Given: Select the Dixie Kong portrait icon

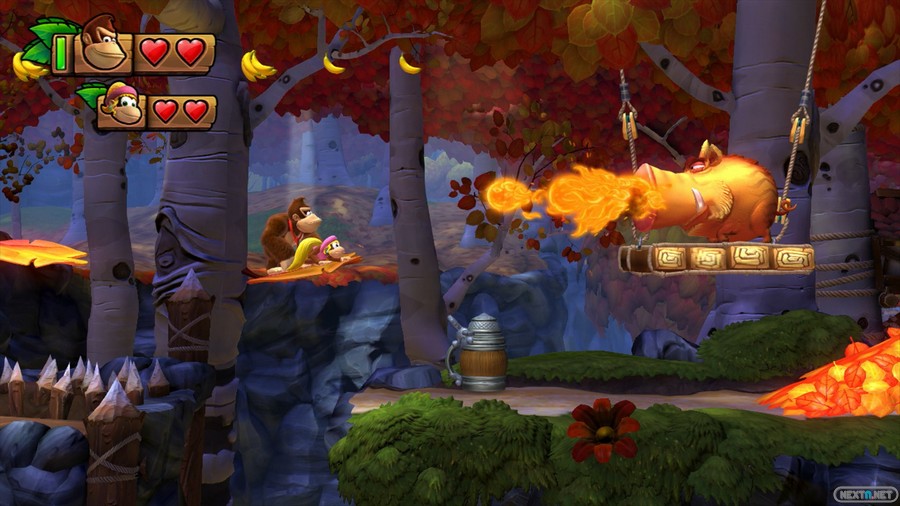Looking at the screenshot, I should pos(121,105).
